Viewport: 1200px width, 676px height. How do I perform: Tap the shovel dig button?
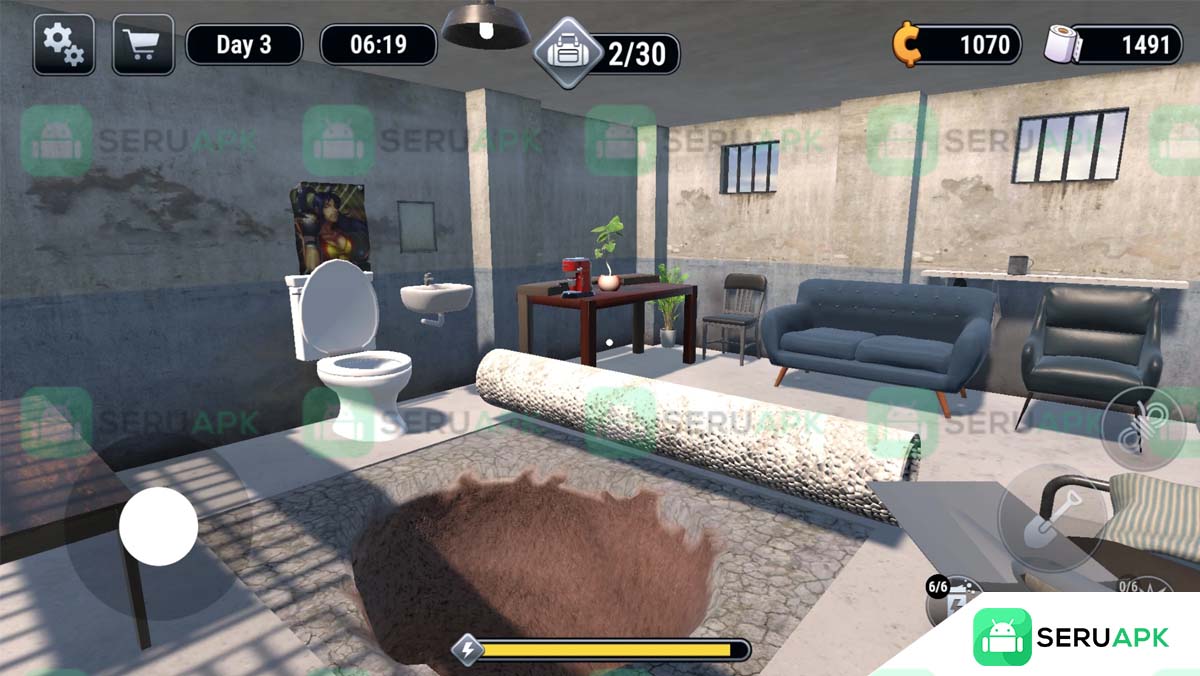1052,518
